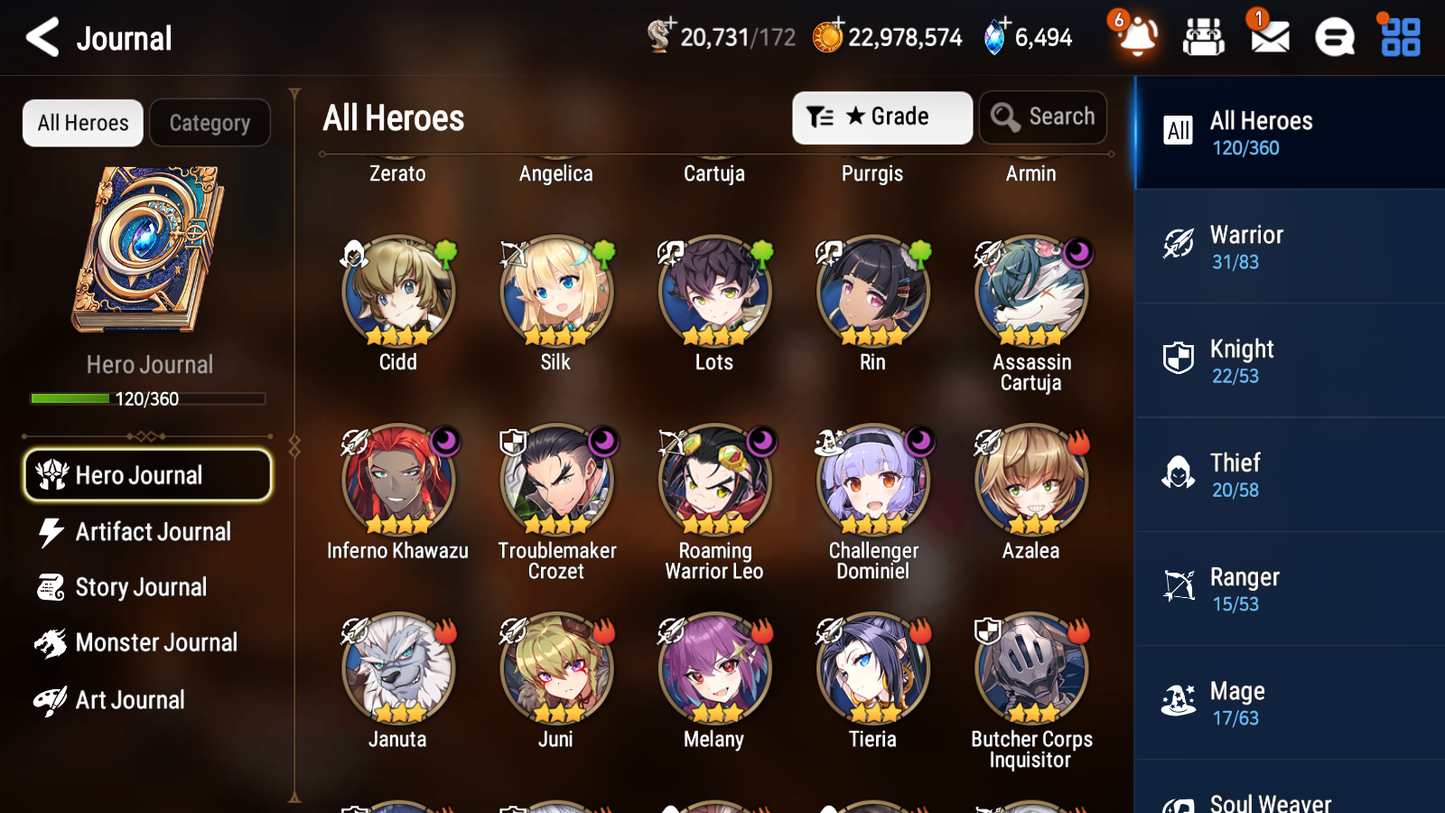The image size is (1445, 813).
Task: Open the main menu grid icon
Action: 1398,36
